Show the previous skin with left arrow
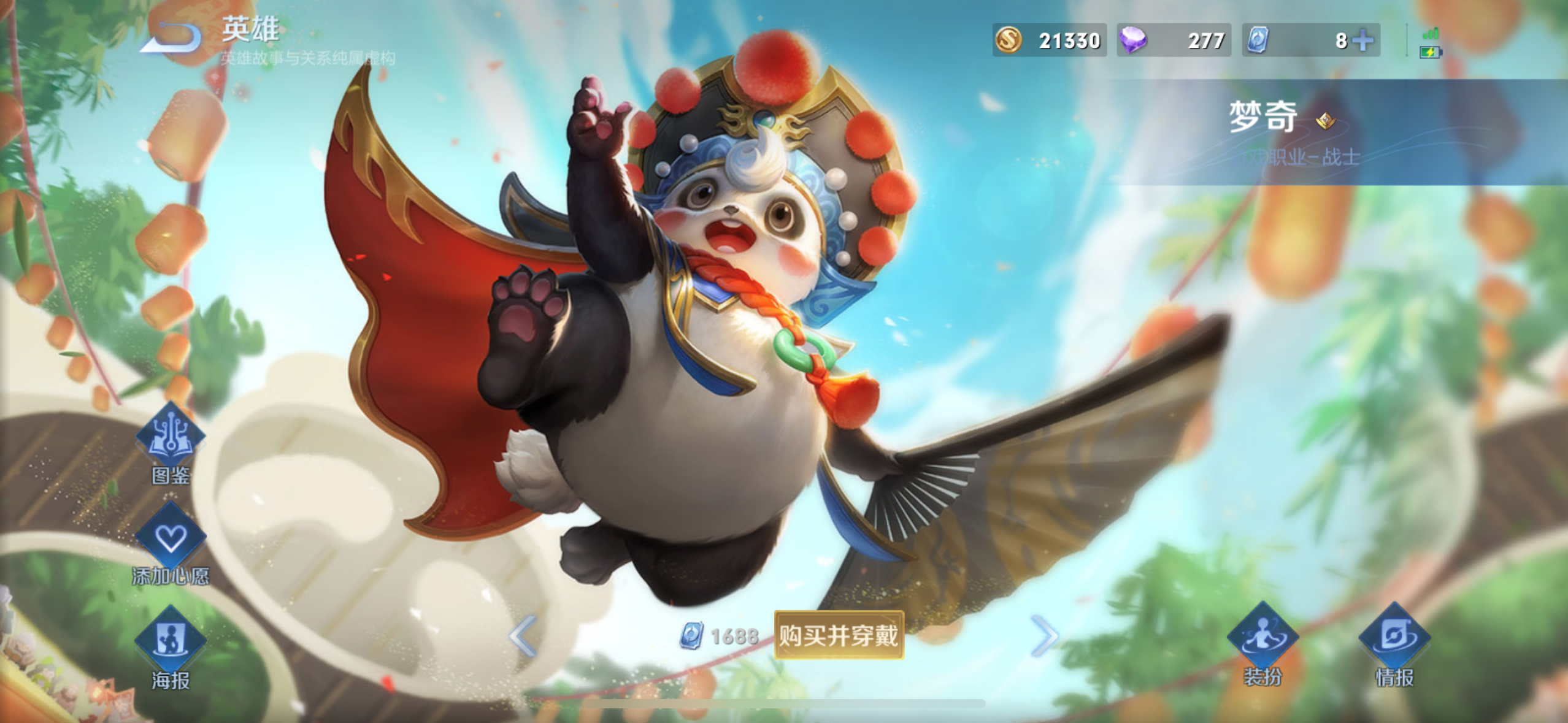The height and width of the screenshot is (723, 1568). pos(523,635)
